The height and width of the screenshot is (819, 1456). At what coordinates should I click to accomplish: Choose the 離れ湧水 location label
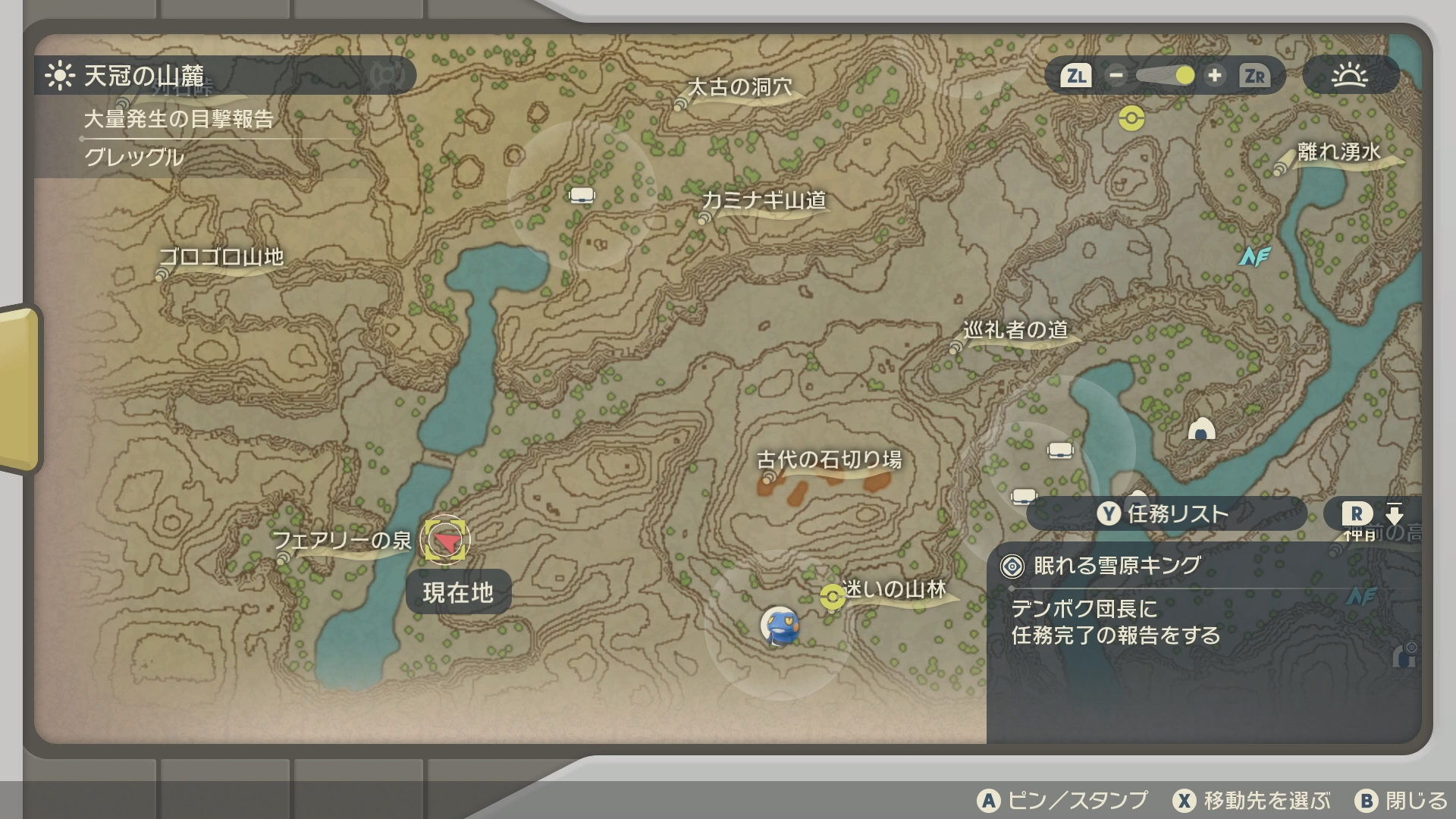click(1338, 152)
